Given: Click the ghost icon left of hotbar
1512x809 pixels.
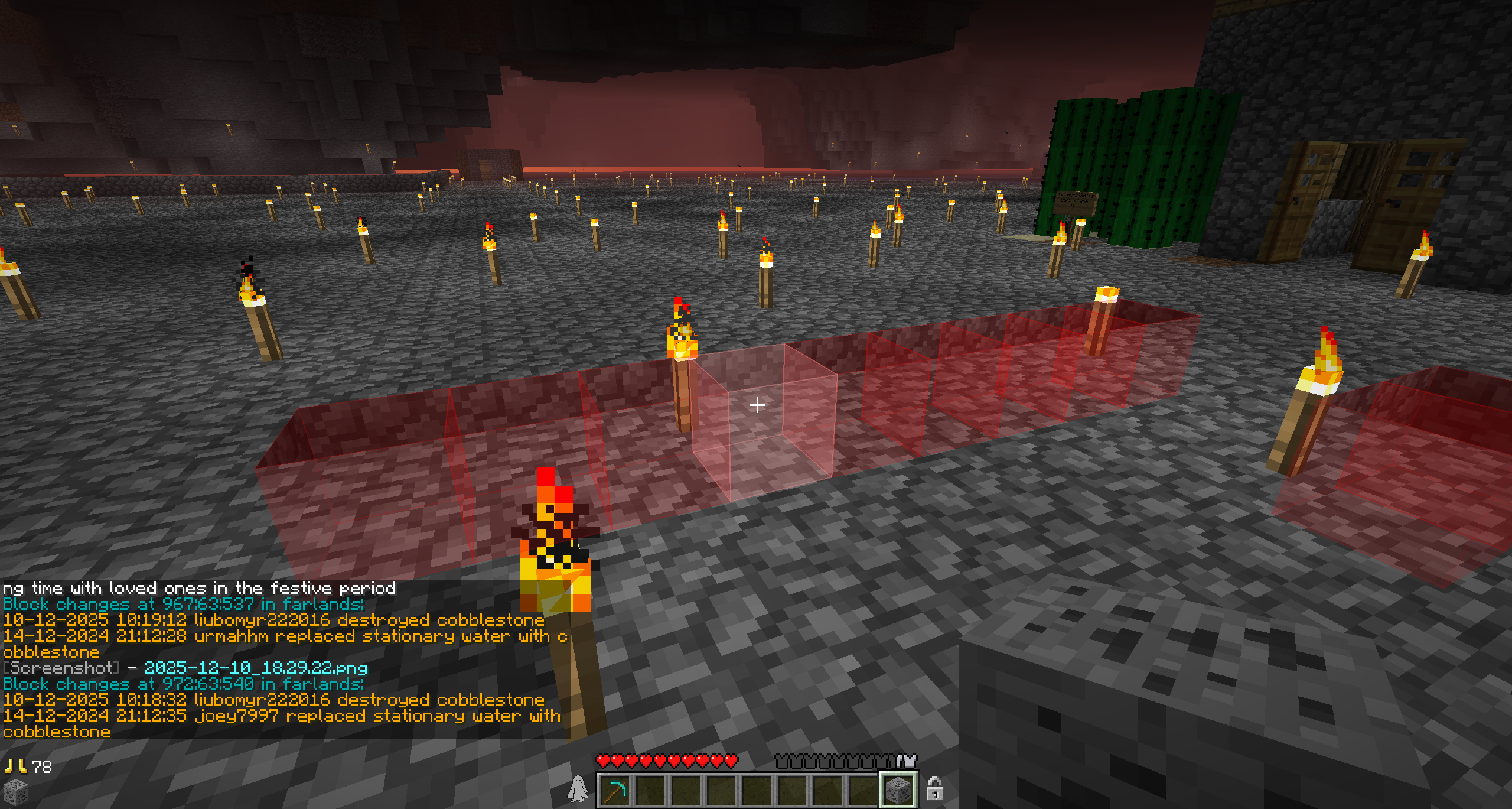Looking at the screenshot, I should pyautogui.click(x=578, y=789).
